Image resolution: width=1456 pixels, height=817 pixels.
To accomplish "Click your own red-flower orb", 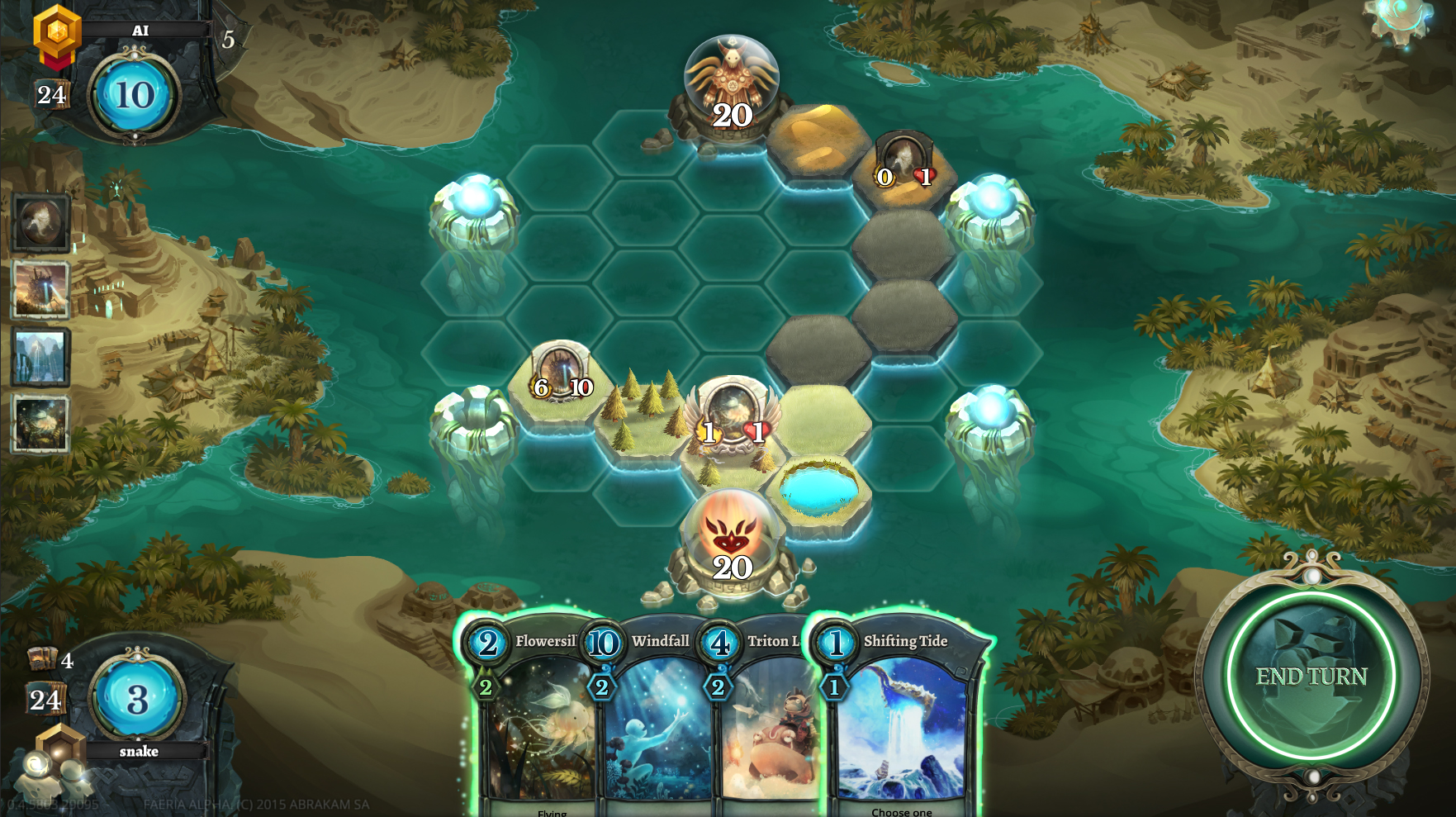I will click(732, 541).
